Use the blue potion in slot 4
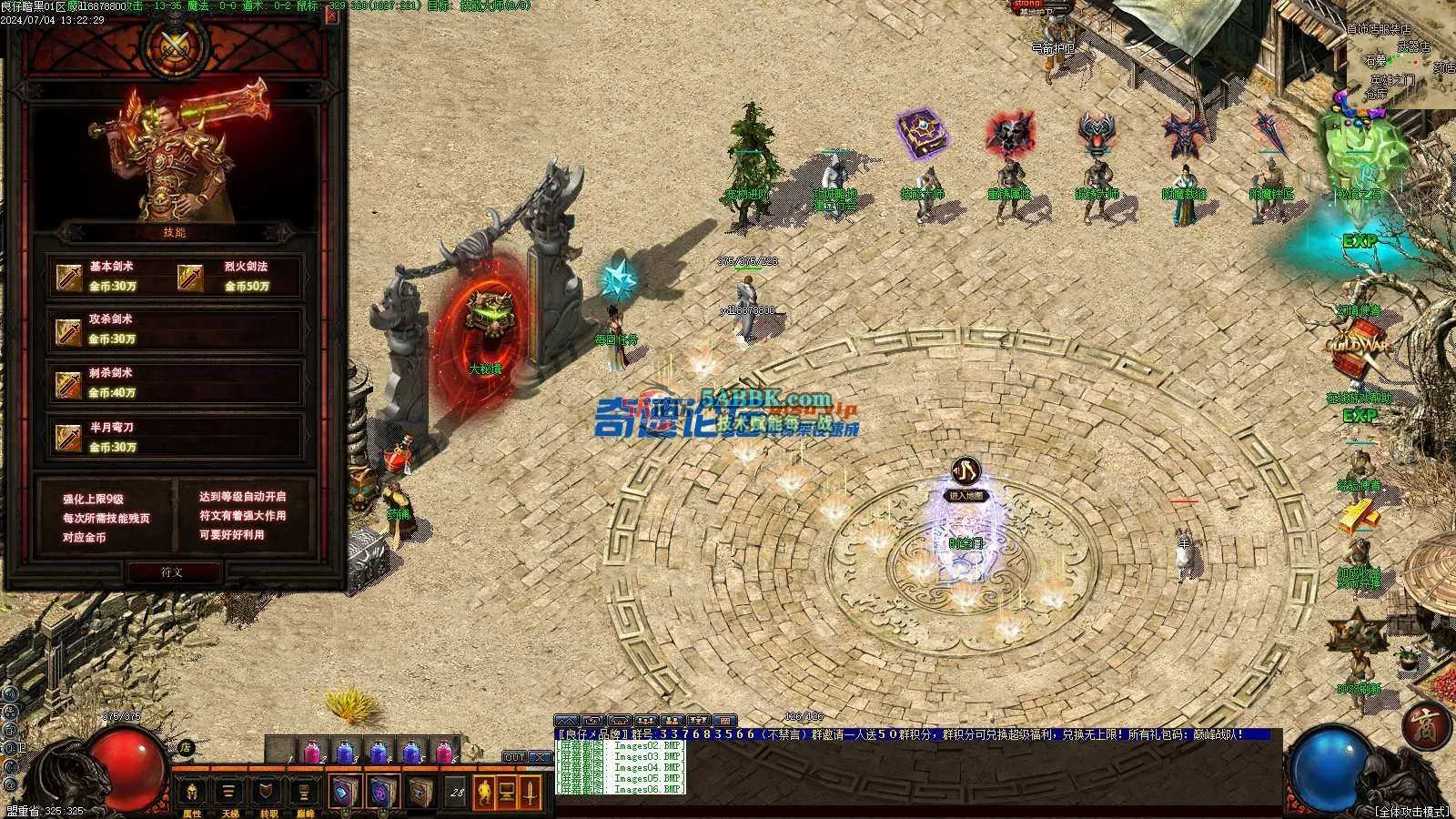Viewport: 1456px width, 819px height. click(378, 753)
